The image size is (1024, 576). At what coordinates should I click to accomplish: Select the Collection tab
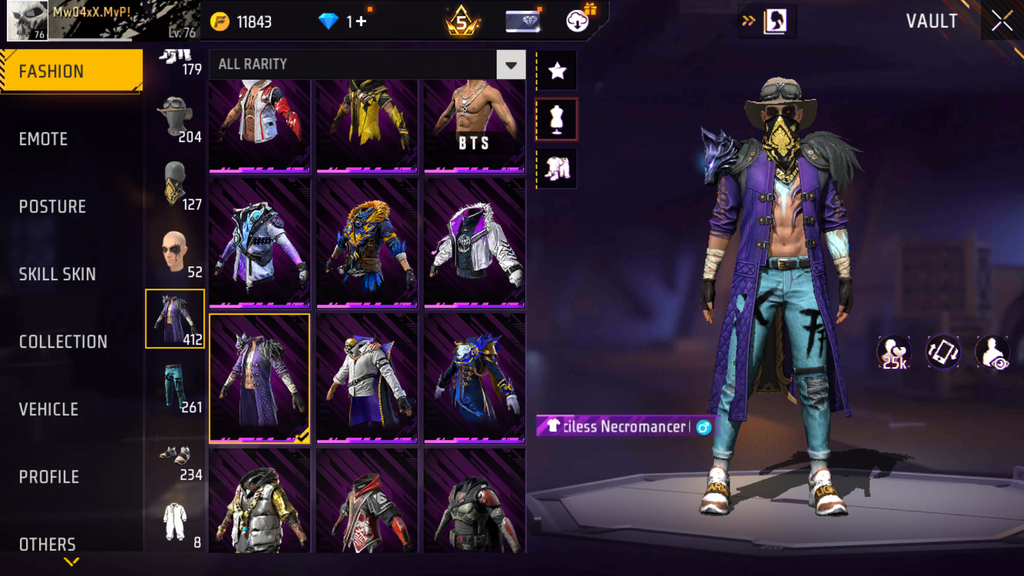62,342
